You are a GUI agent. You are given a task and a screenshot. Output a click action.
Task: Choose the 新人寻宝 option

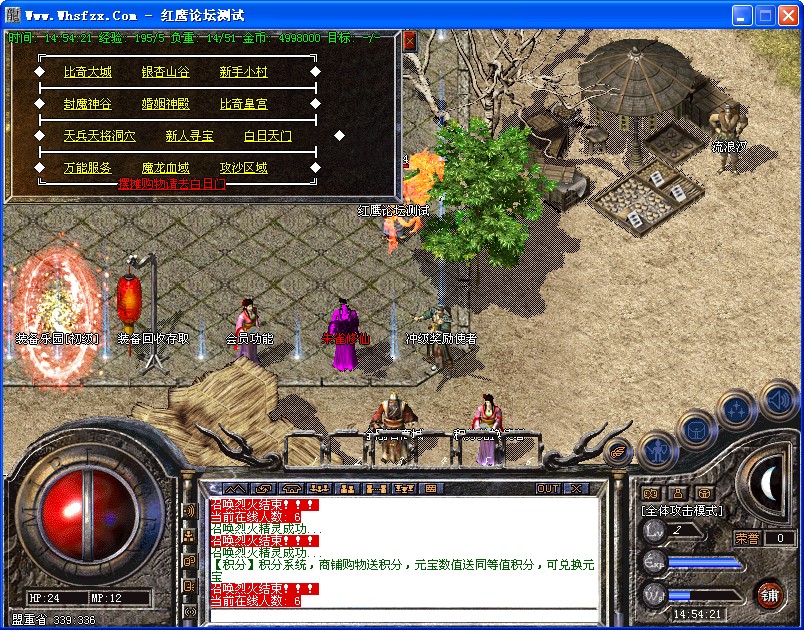[x=190, y=136]
